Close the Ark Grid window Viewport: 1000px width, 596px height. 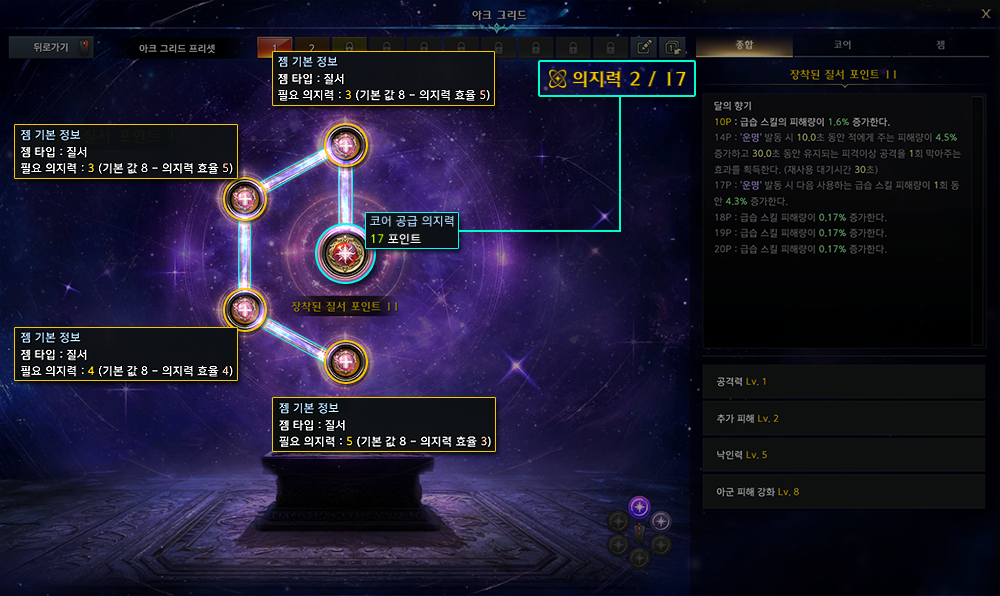pos(985,13)
